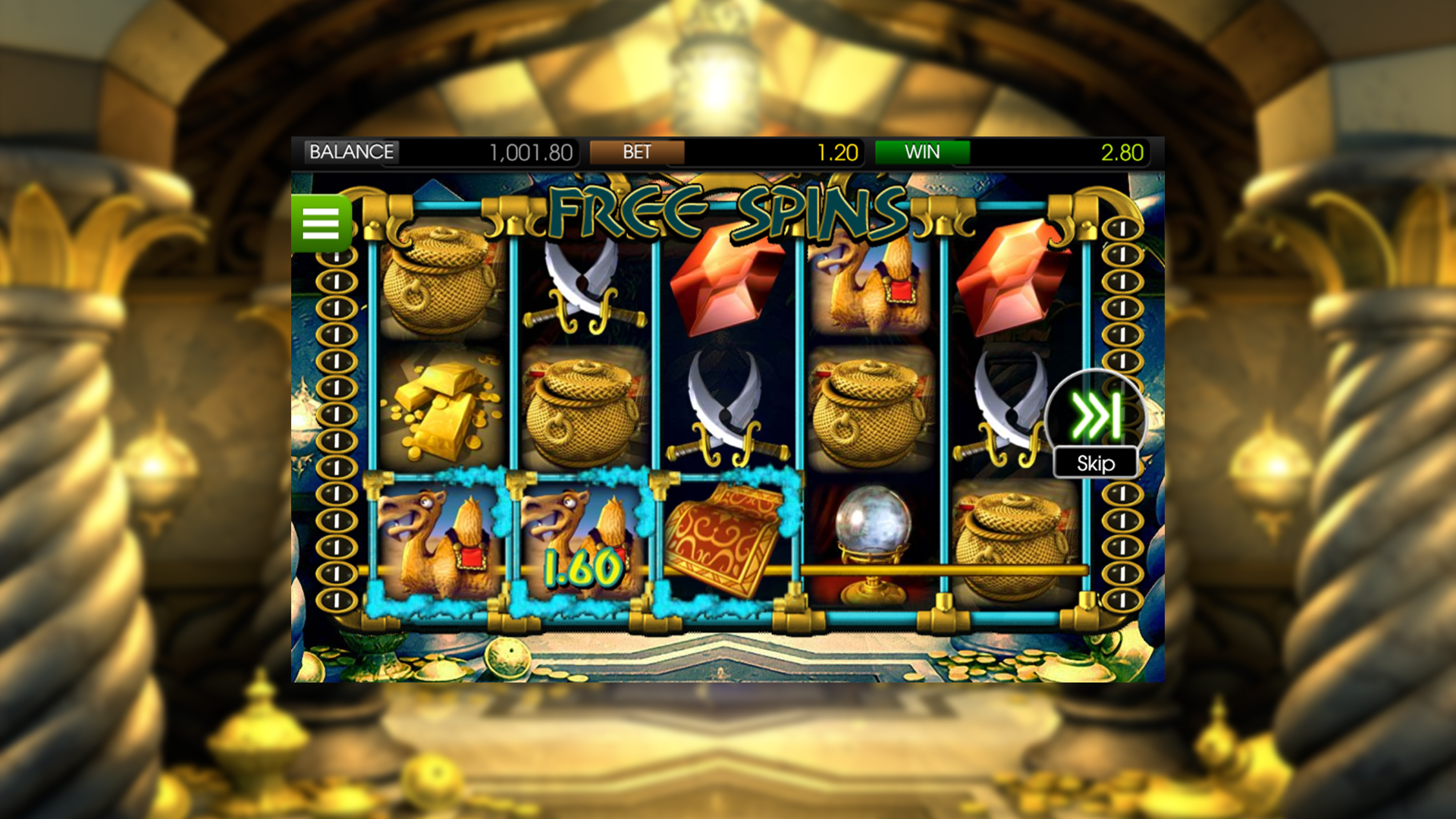1456x819 pixels.
Task: Click the FREE SPINS title banner
Action: (x=726, y=212)
